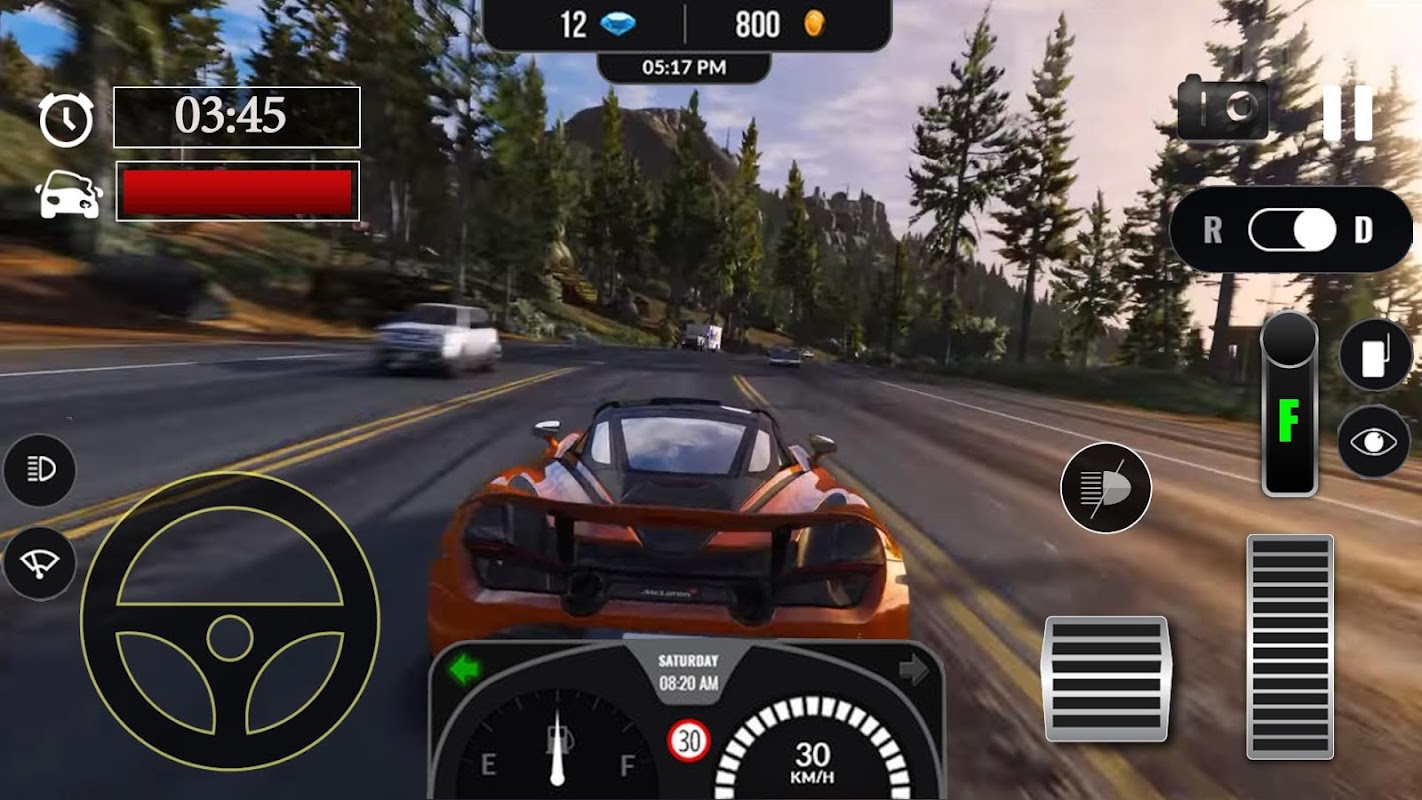Tap the camera screenshot button
Screen dimensions: 1422x800
(x=1222, y=109)
